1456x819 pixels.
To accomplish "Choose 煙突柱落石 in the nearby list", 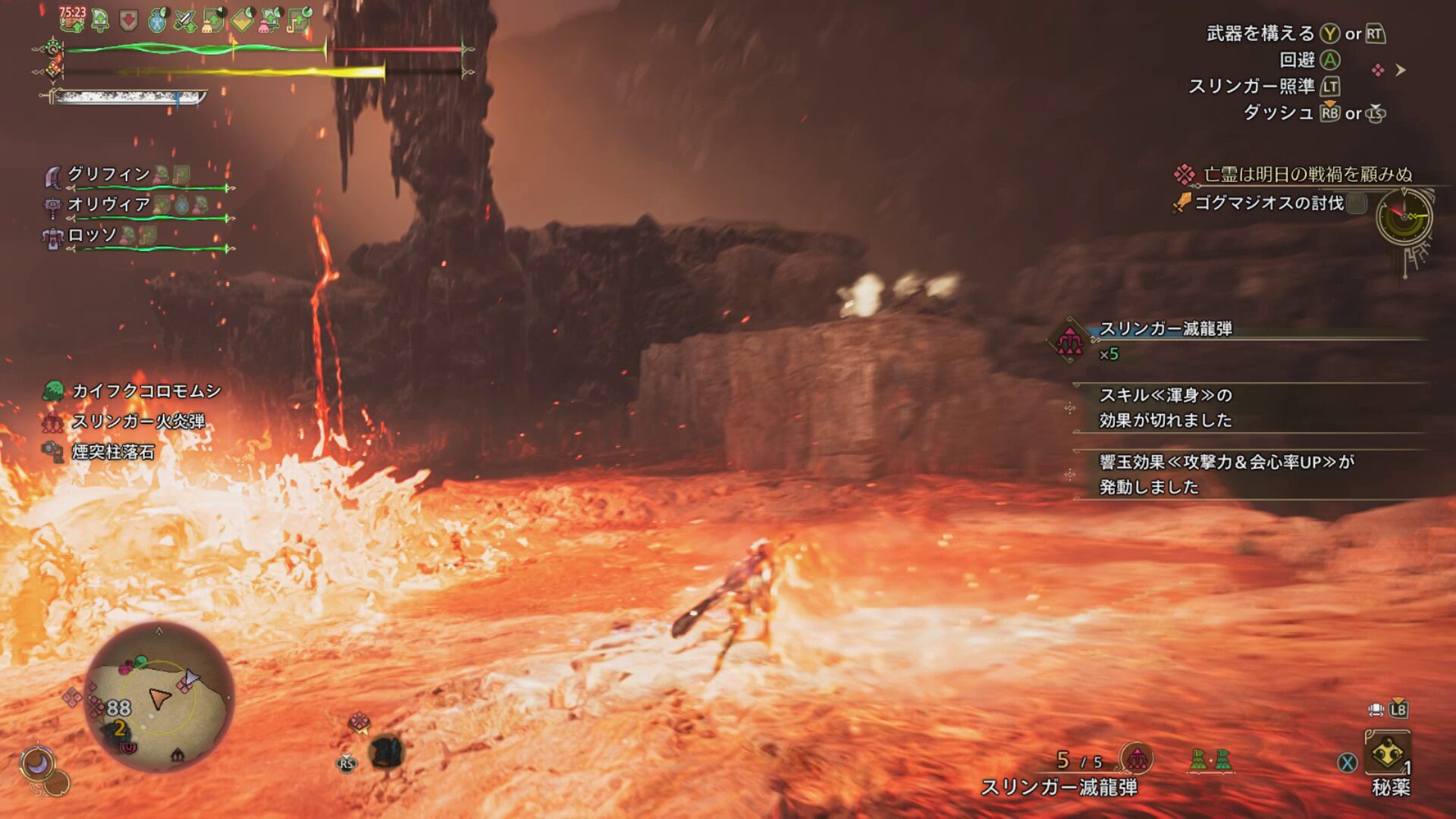I will [113, 452].
